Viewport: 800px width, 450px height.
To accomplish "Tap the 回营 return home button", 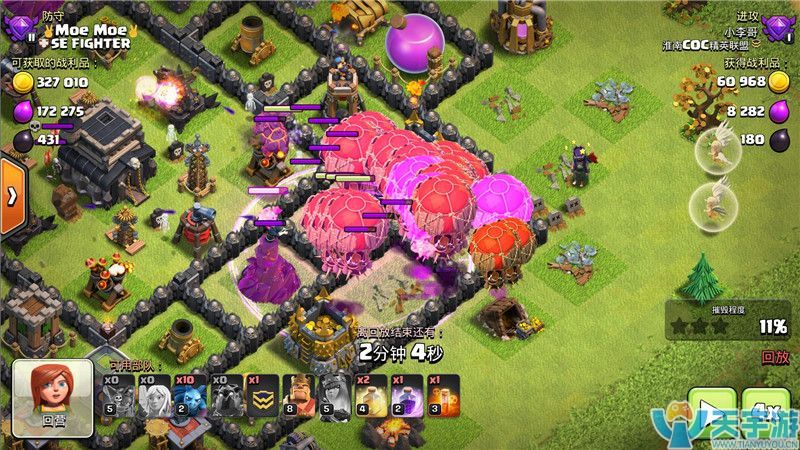I will 52,398.
